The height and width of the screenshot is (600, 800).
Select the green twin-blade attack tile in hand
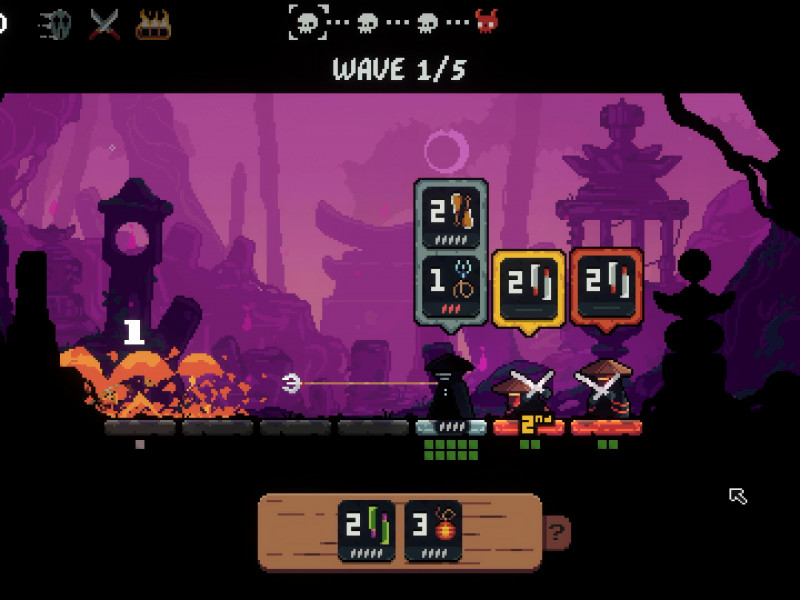366,530
